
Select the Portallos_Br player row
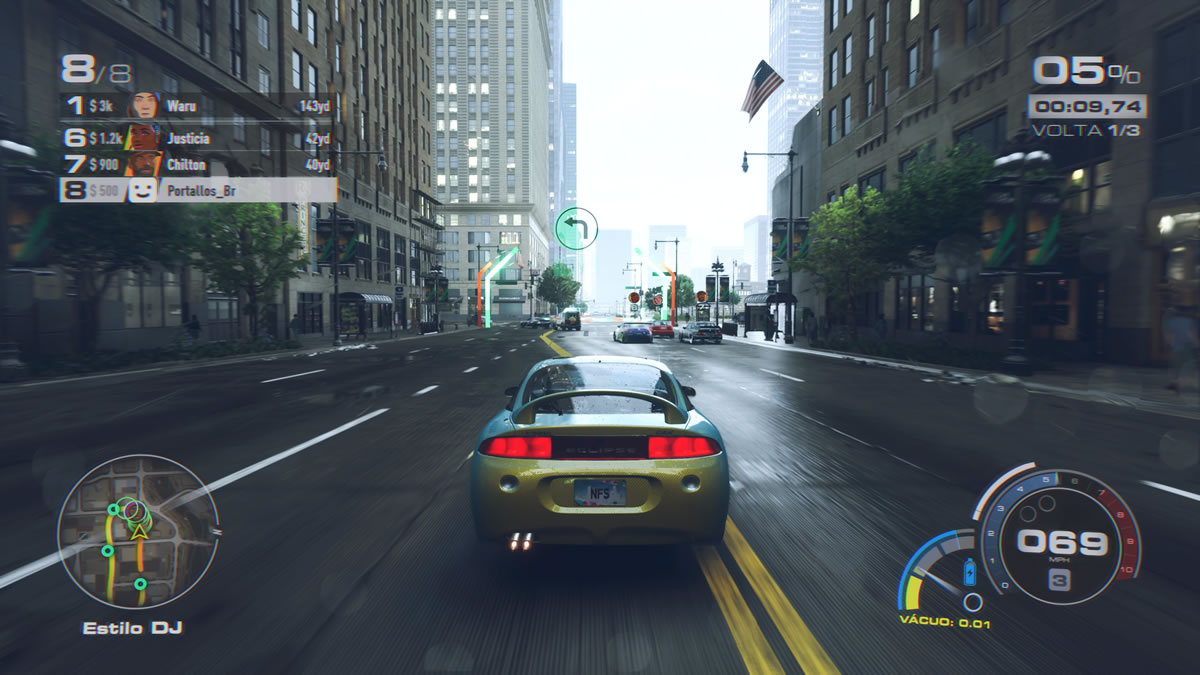click(x=198, y=190)
